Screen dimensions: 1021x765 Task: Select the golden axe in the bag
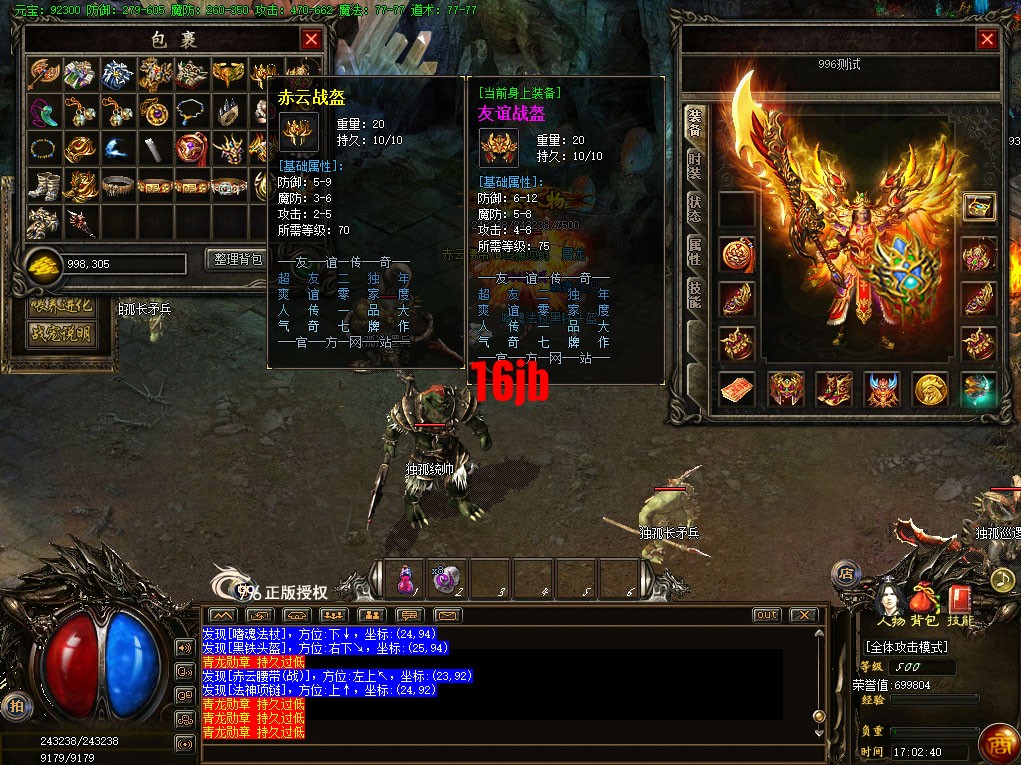tap(44, 74)
